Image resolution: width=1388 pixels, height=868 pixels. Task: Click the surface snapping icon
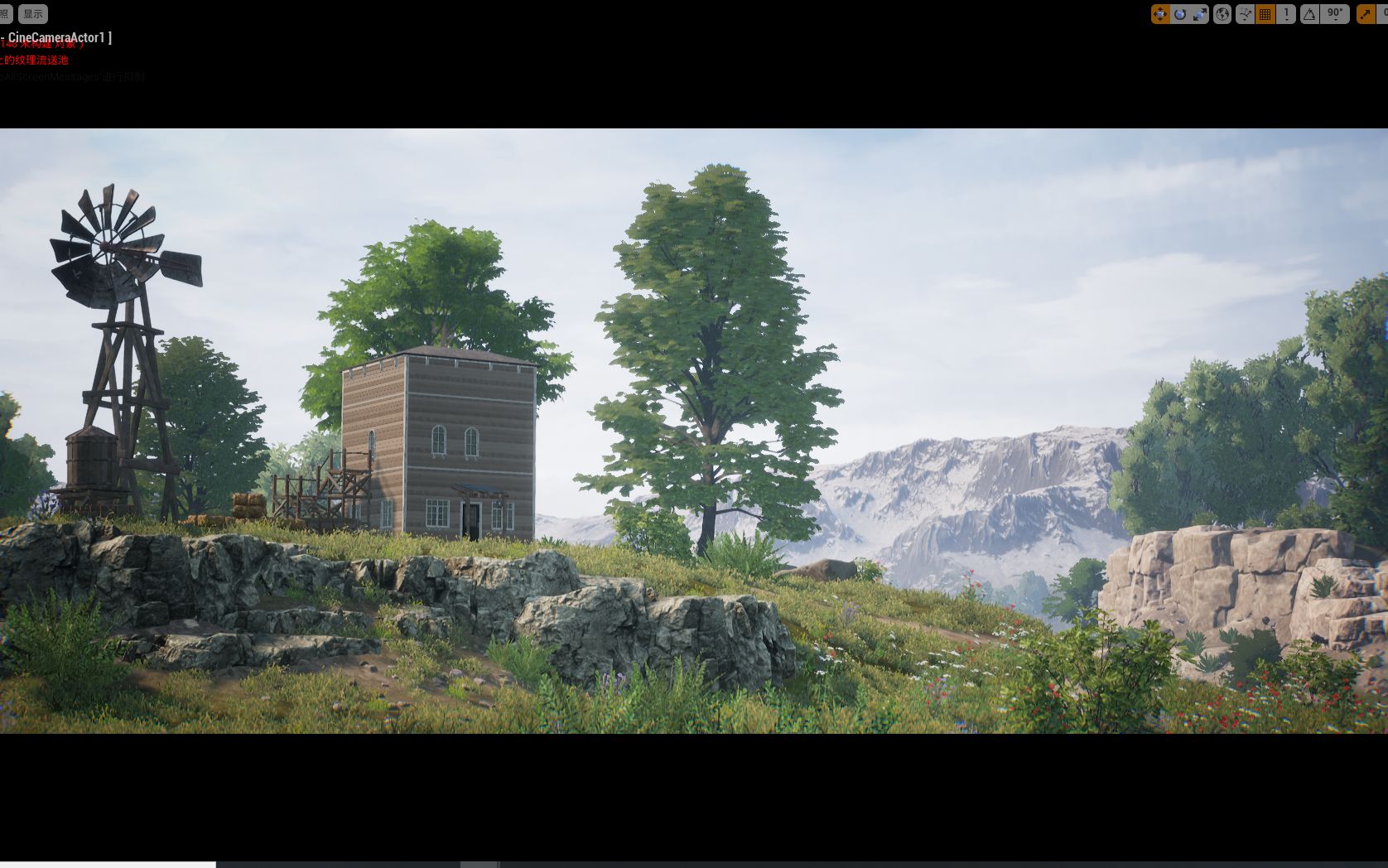click(1245, 11)
